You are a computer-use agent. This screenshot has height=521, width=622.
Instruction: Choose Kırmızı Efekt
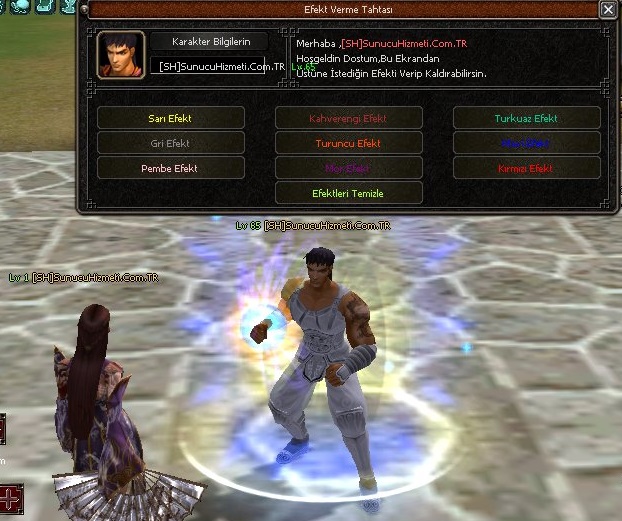[526, 168]
